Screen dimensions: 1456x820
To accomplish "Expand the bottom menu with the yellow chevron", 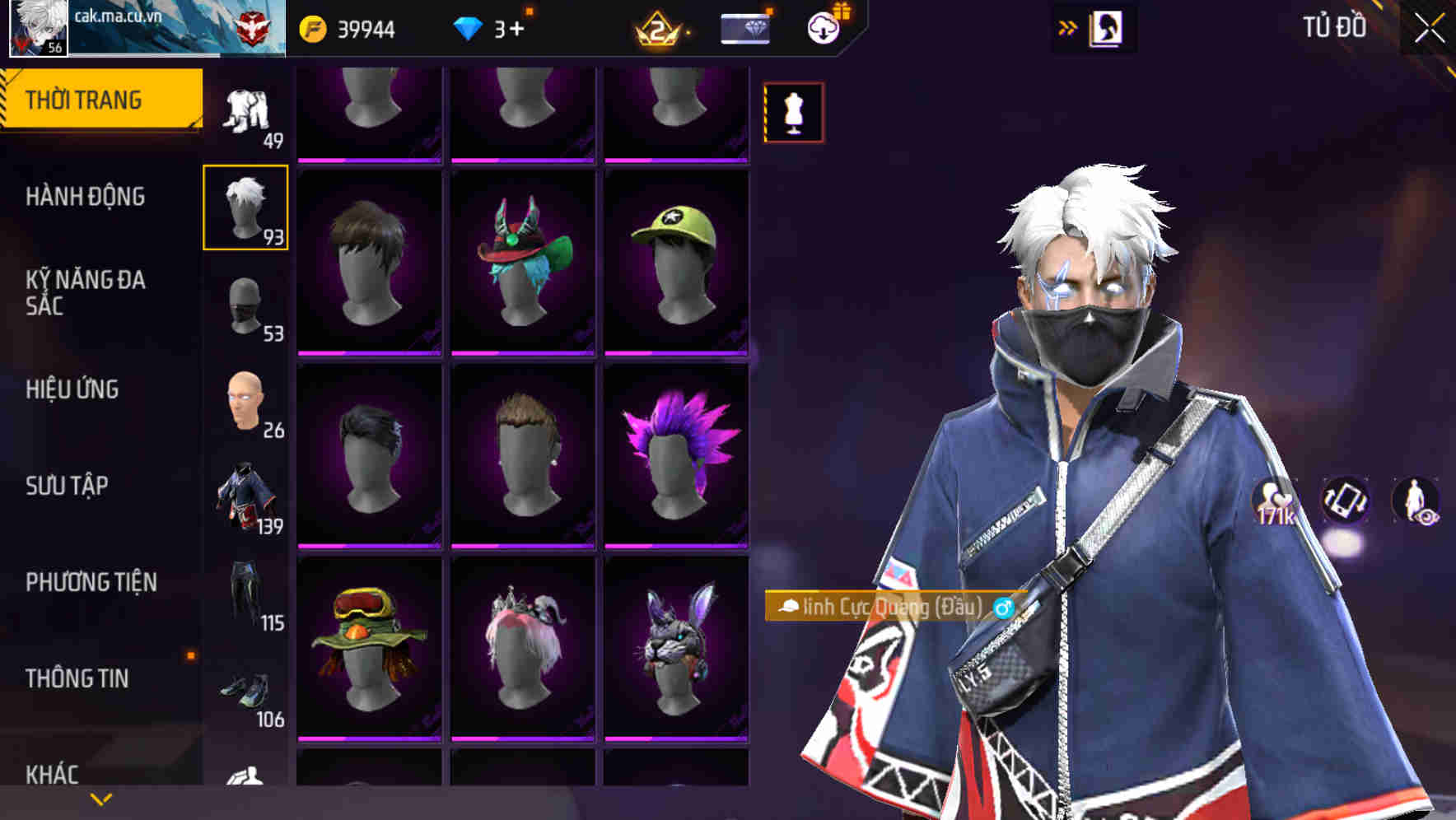I will [x=100, y=799].
